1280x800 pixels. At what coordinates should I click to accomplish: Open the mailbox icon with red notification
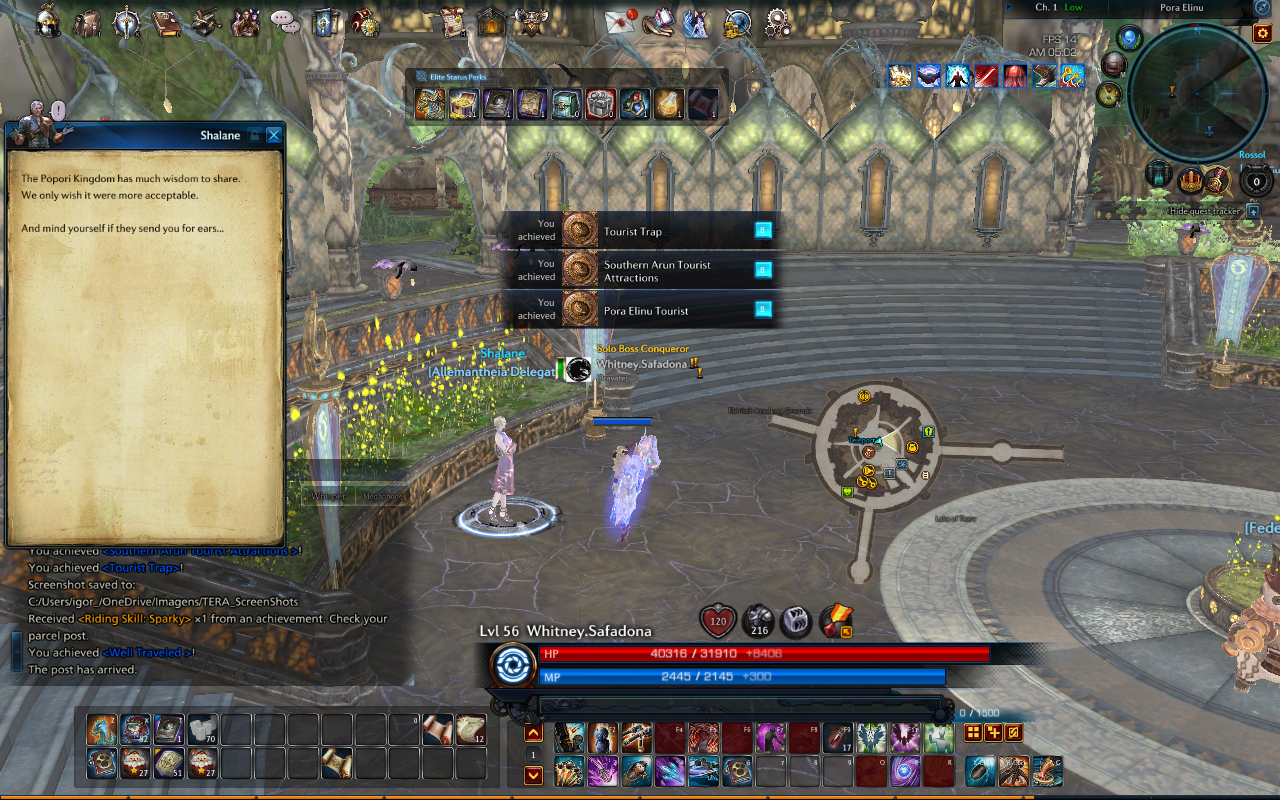point(618,22)
